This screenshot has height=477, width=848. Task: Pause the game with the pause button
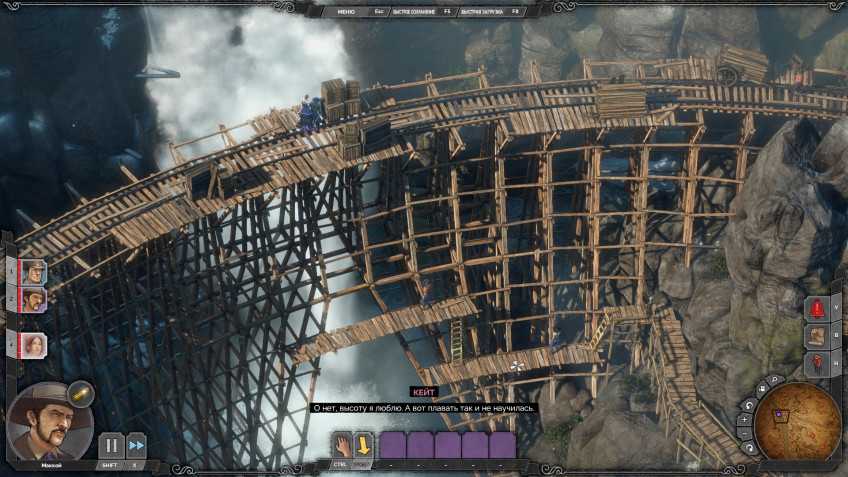(111, 446)
